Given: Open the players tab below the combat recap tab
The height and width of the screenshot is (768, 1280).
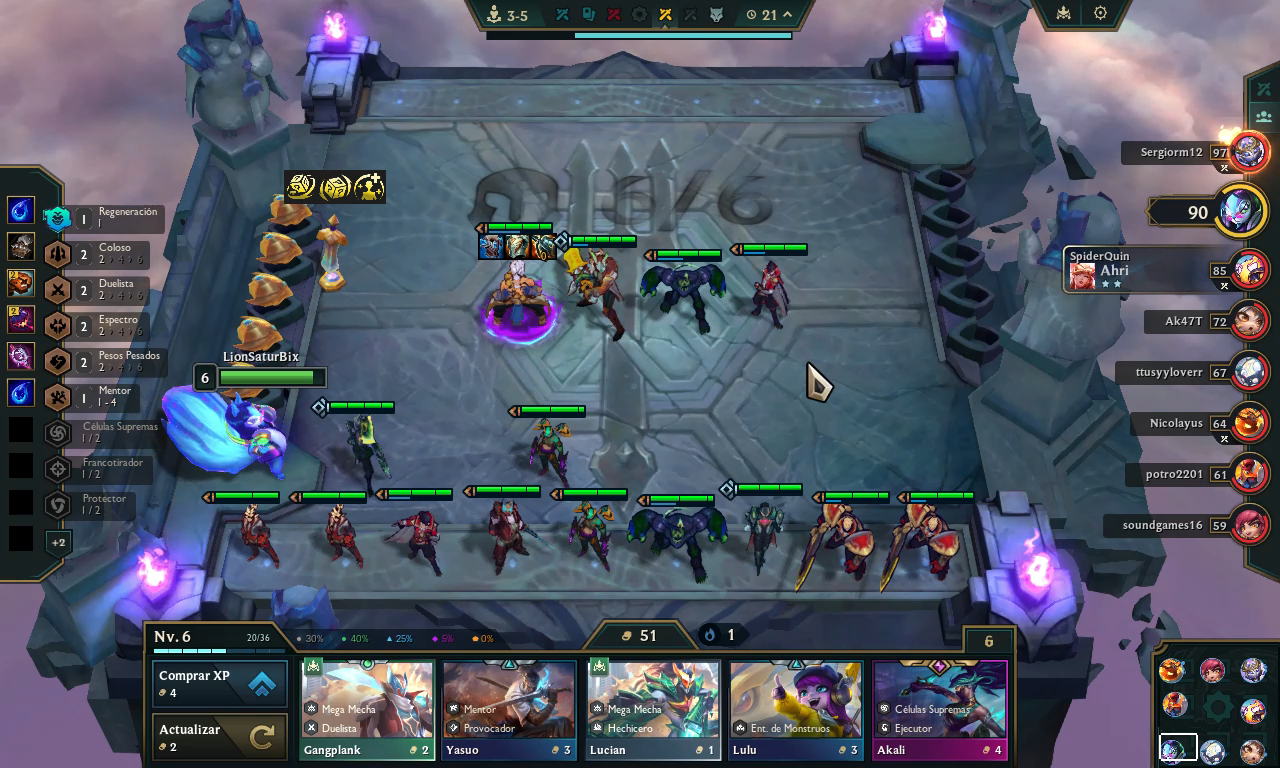Looking at the screenshot, I should pos(1264,118).
